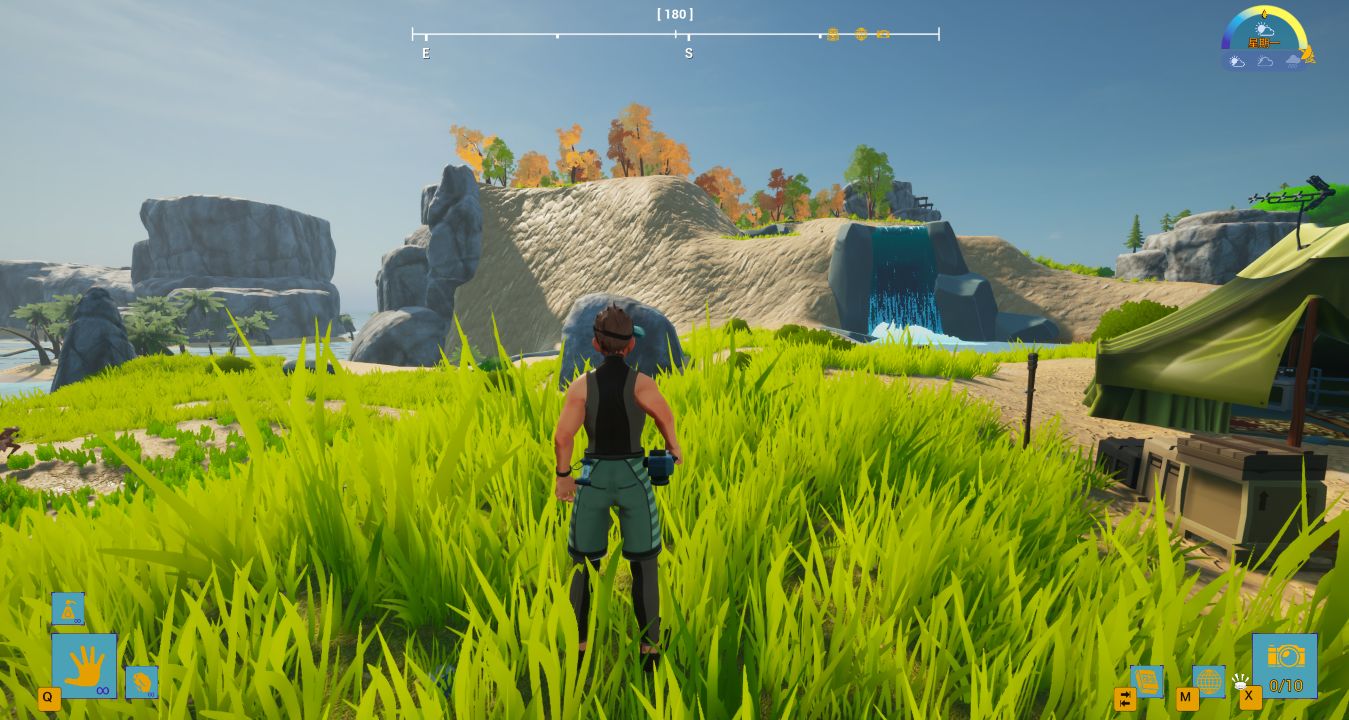Image resolution: width=1349 pixels, height=720 pixels.
Task: Select the thrown bait item slot
Action: tap(141, 682)
